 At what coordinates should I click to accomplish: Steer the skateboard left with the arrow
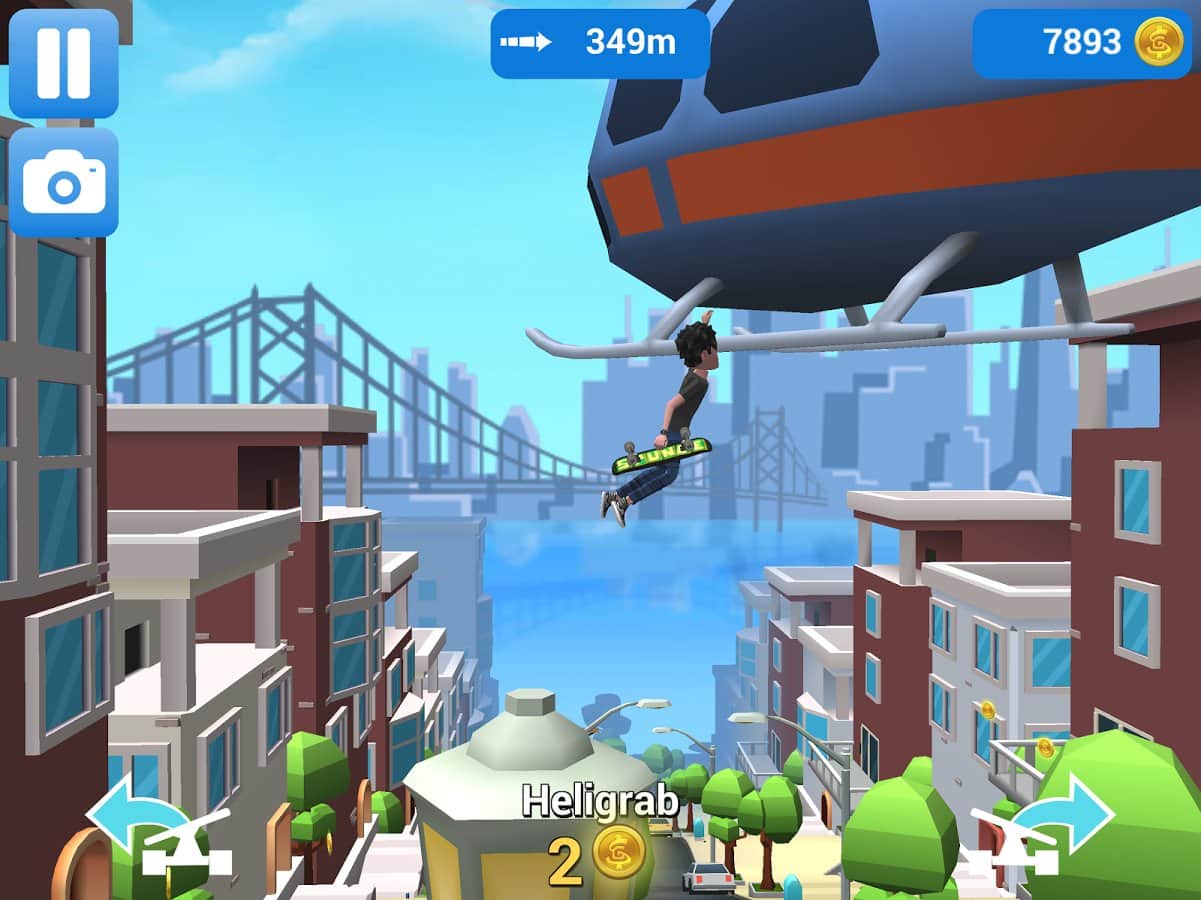click(x=158, y=832)
